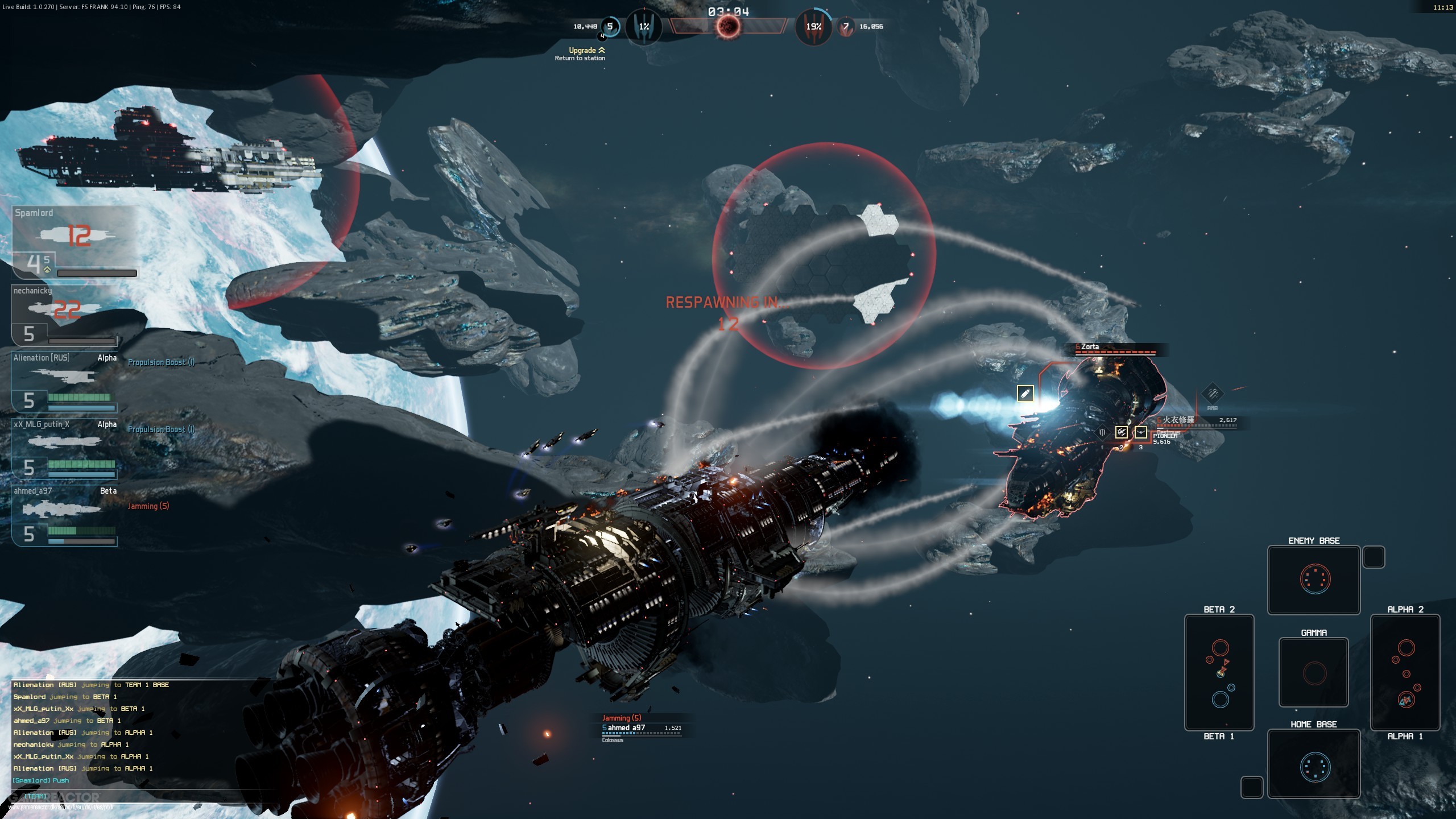Select the shield diamond icon numbered 1

pyautogui.click(x=1102, y=432)
